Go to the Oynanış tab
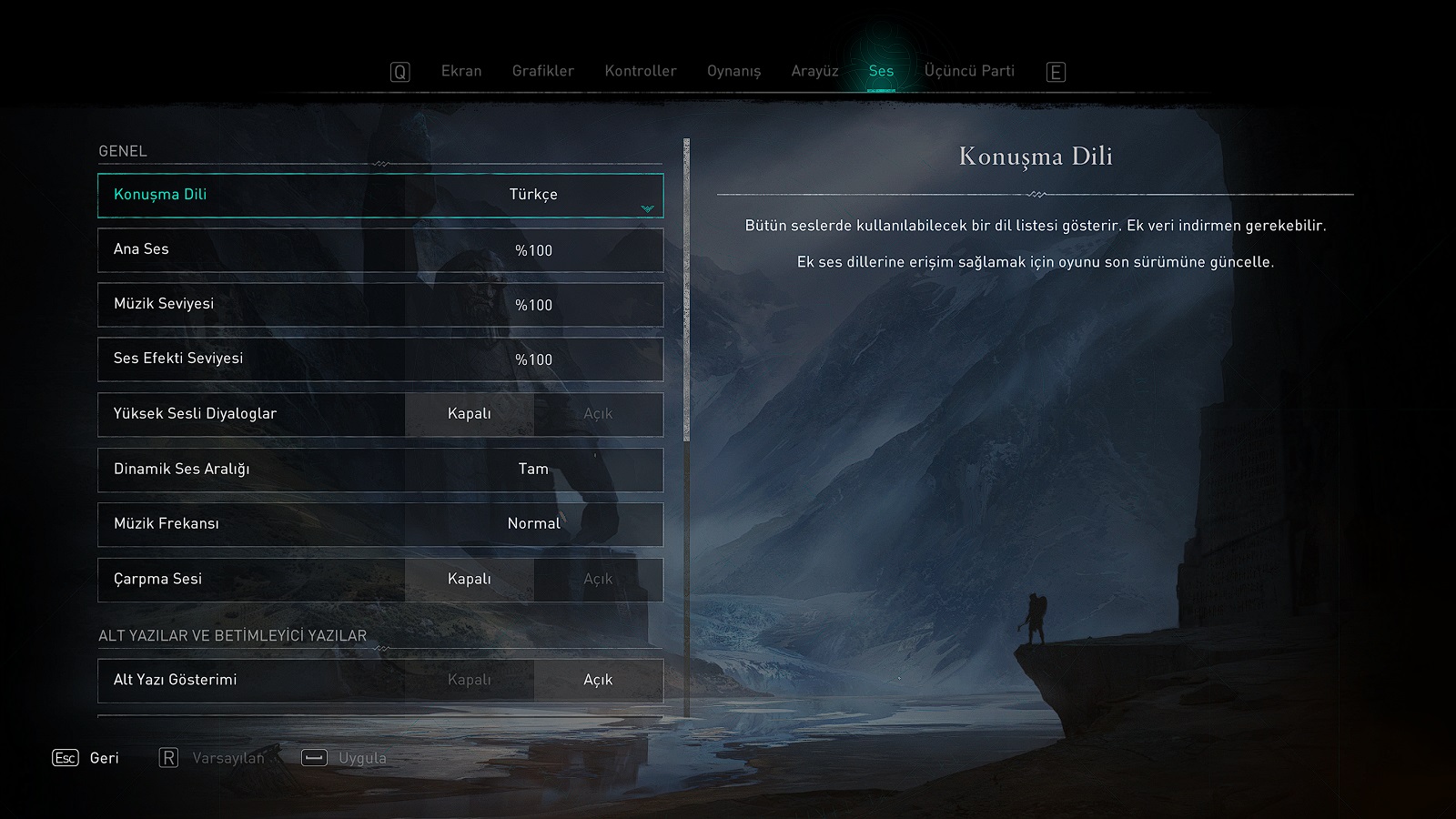 733,71
